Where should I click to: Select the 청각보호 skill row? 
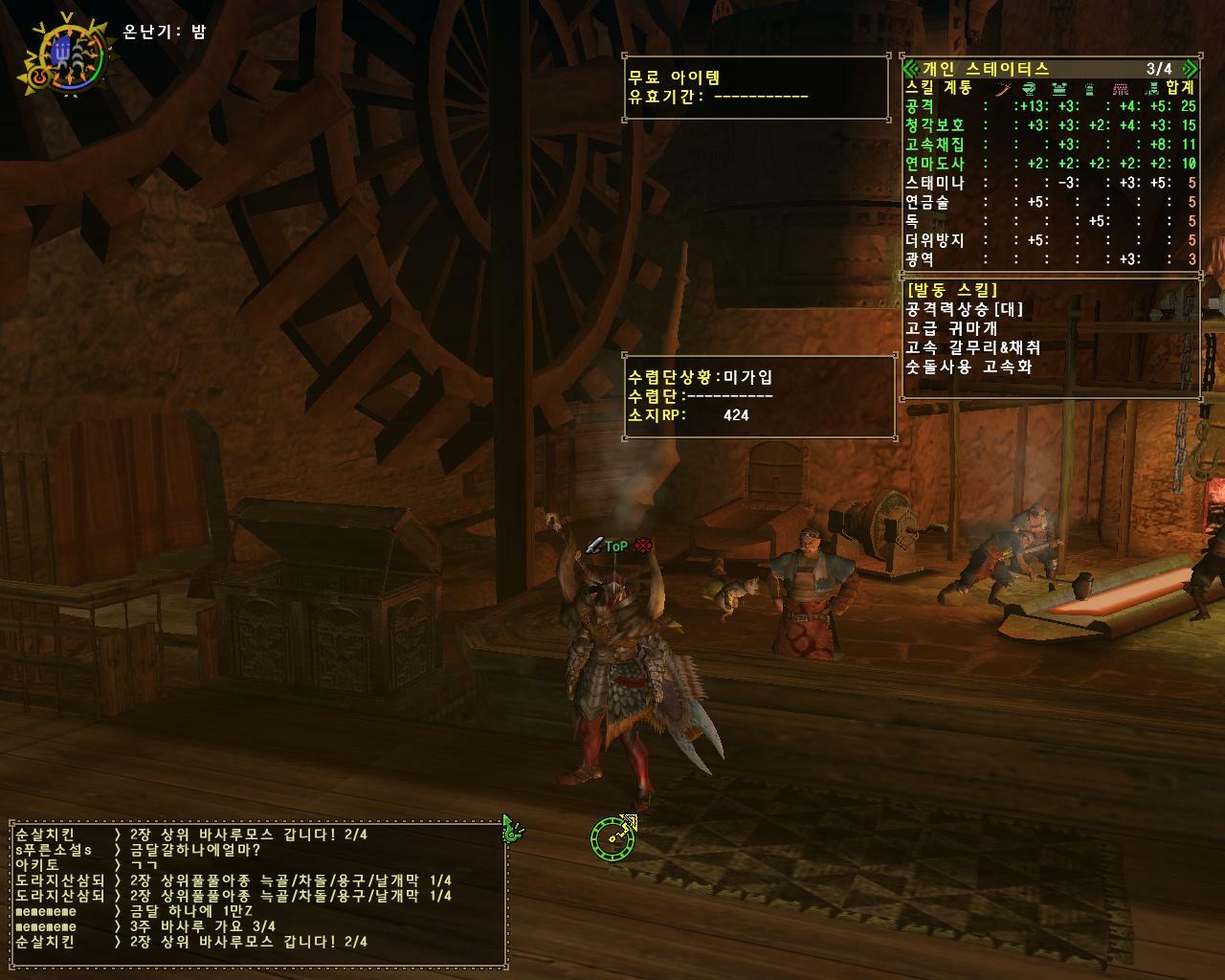(x=1050, y=125)
